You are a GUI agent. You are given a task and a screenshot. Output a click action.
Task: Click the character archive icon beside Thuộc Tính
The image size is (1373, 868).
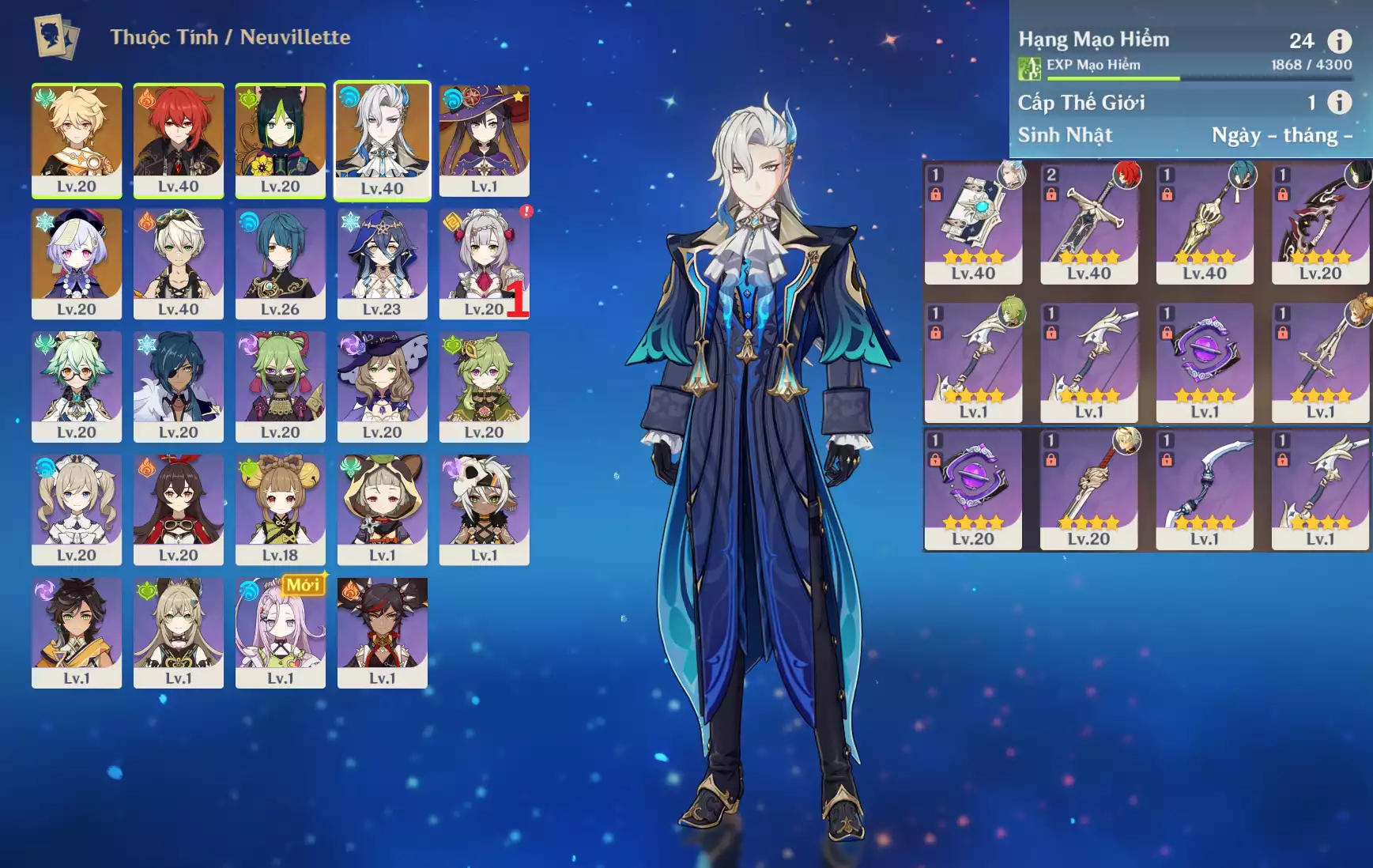click(56, 37)
